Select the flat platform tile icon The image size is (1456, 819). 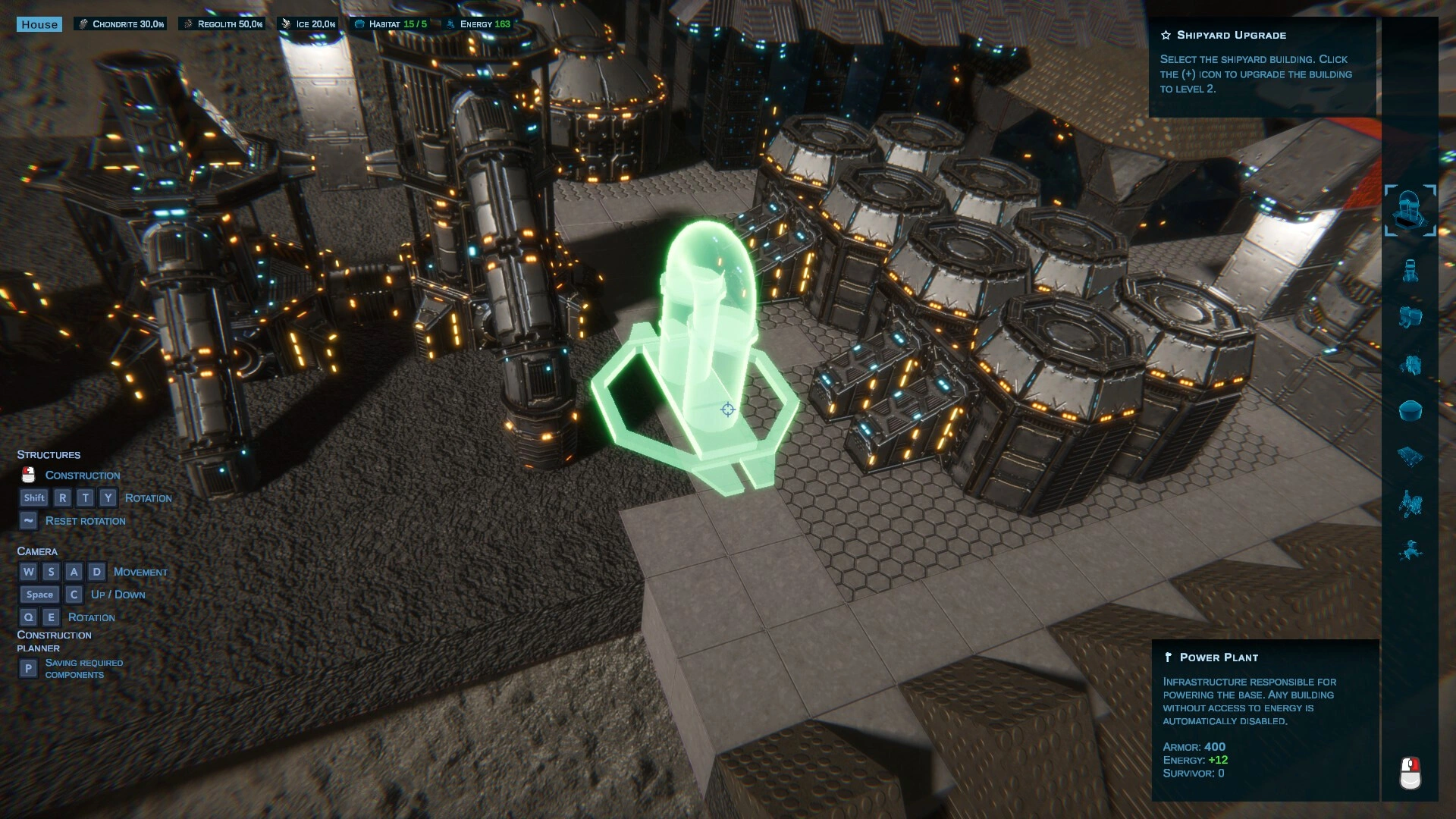click(1410, 457)
